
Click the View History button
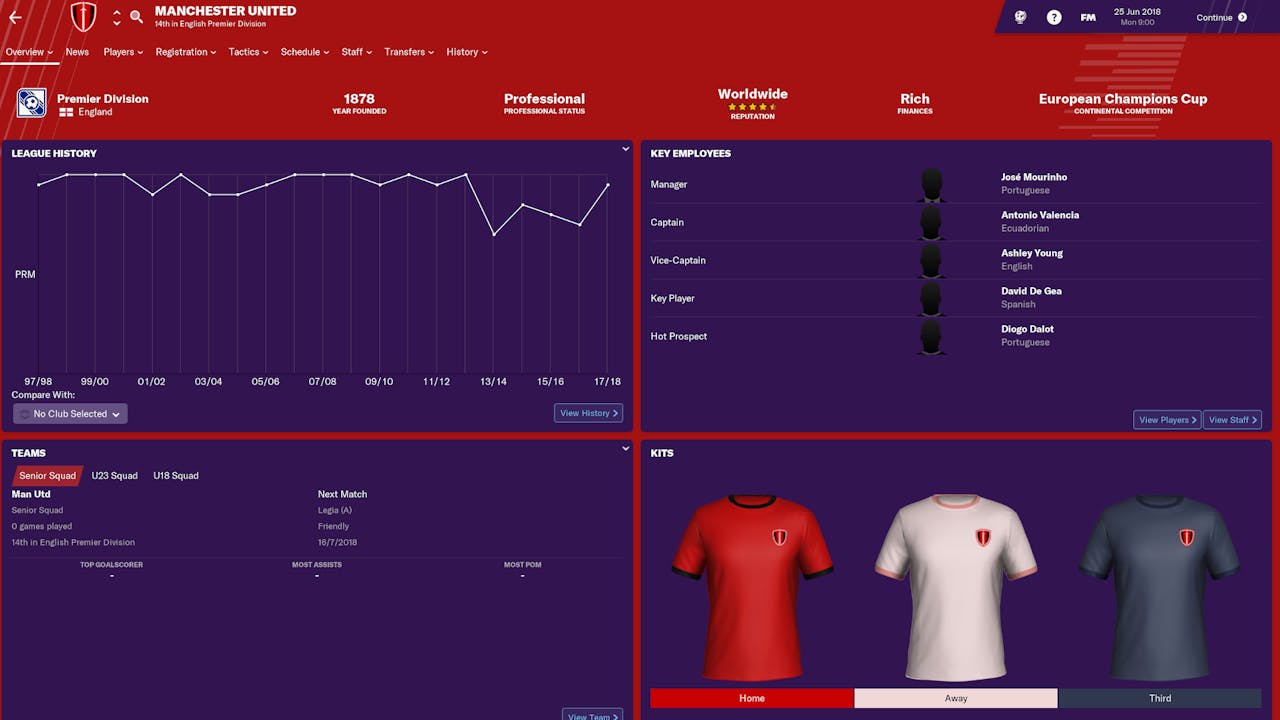[588, 412]
